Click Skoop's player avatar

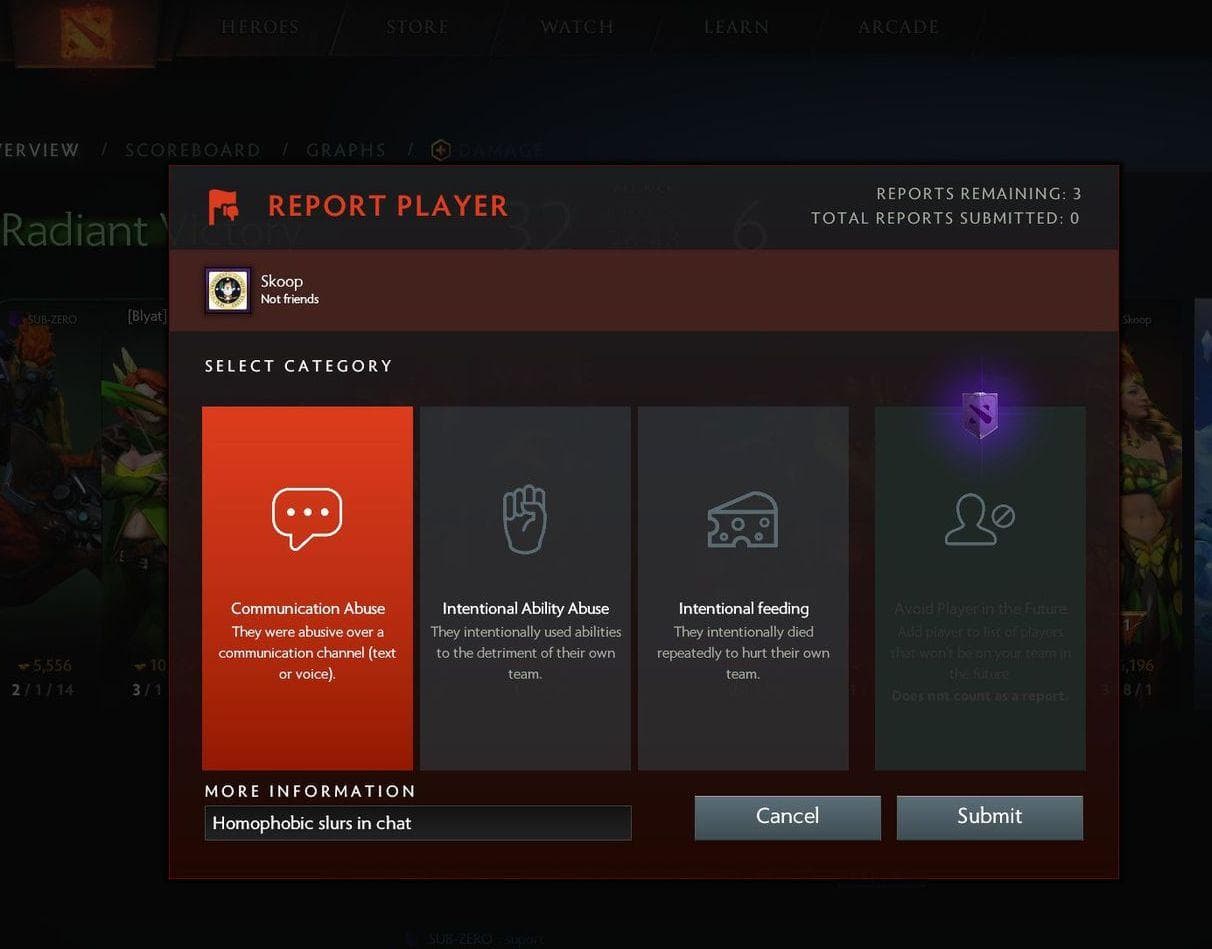pos(228,290)
